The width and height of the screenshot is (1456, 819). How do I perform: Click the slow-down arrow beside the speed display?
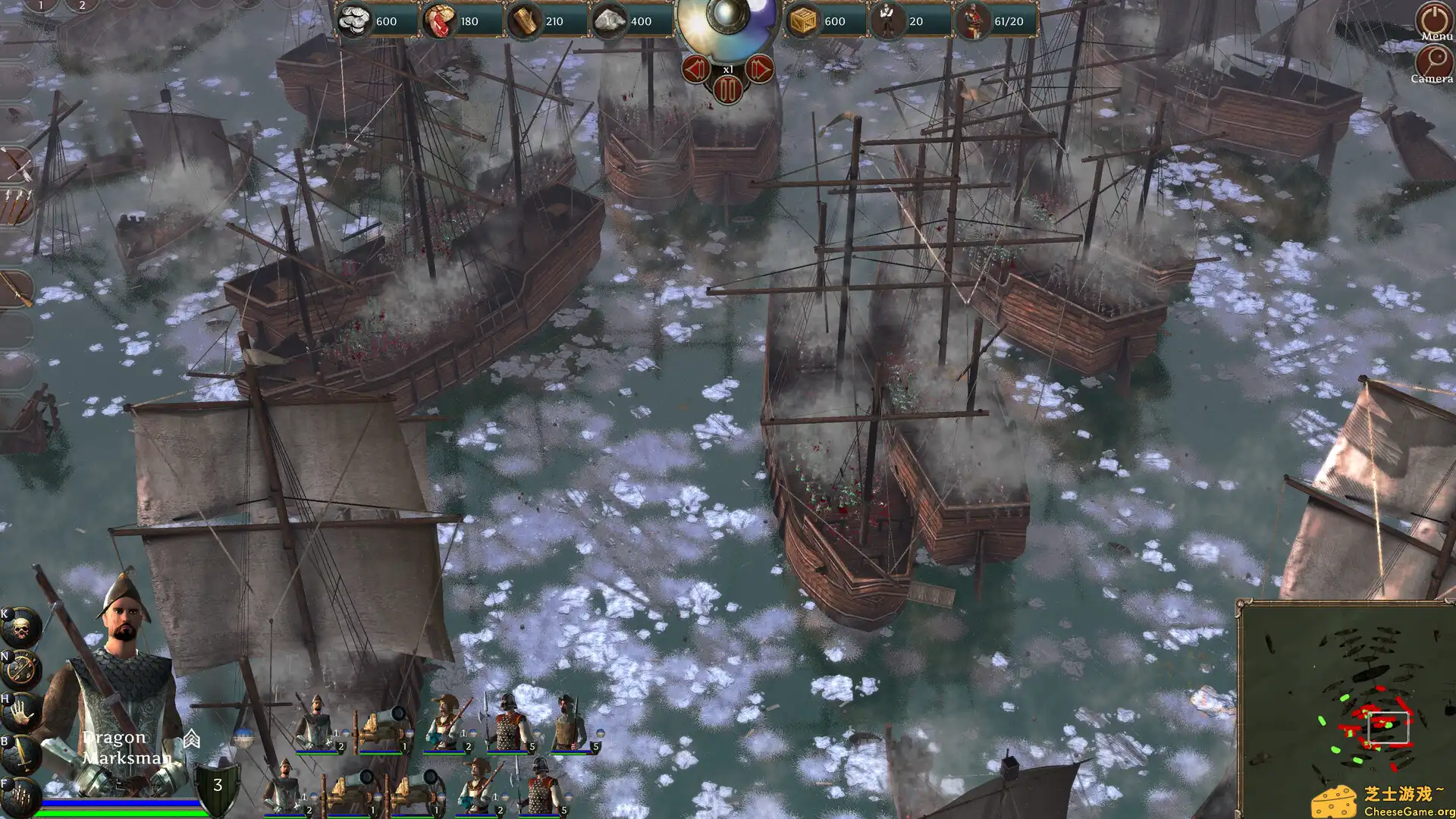tap(698, 68)
